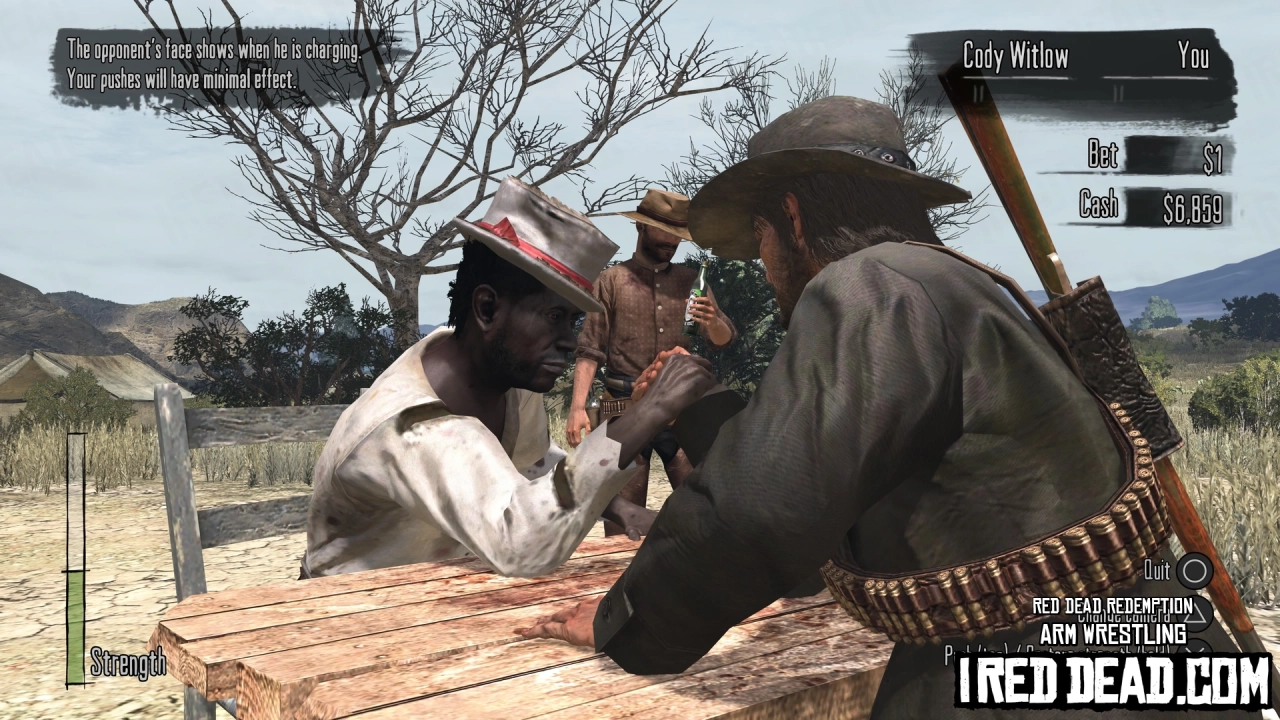Select the Triangle Change camera icon

(1196, 612)
